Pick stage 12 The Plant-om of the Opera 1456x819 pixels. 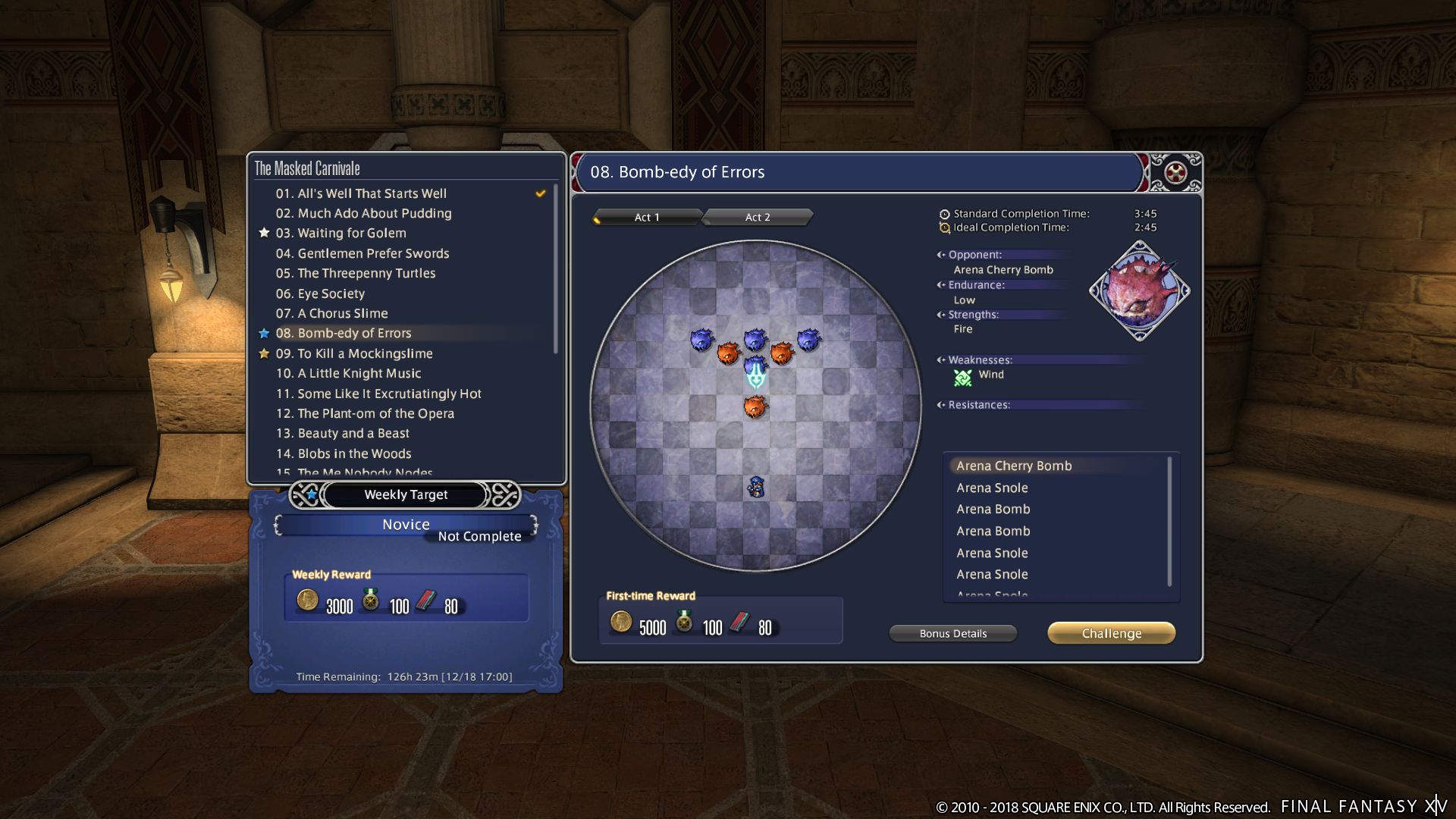365,413
